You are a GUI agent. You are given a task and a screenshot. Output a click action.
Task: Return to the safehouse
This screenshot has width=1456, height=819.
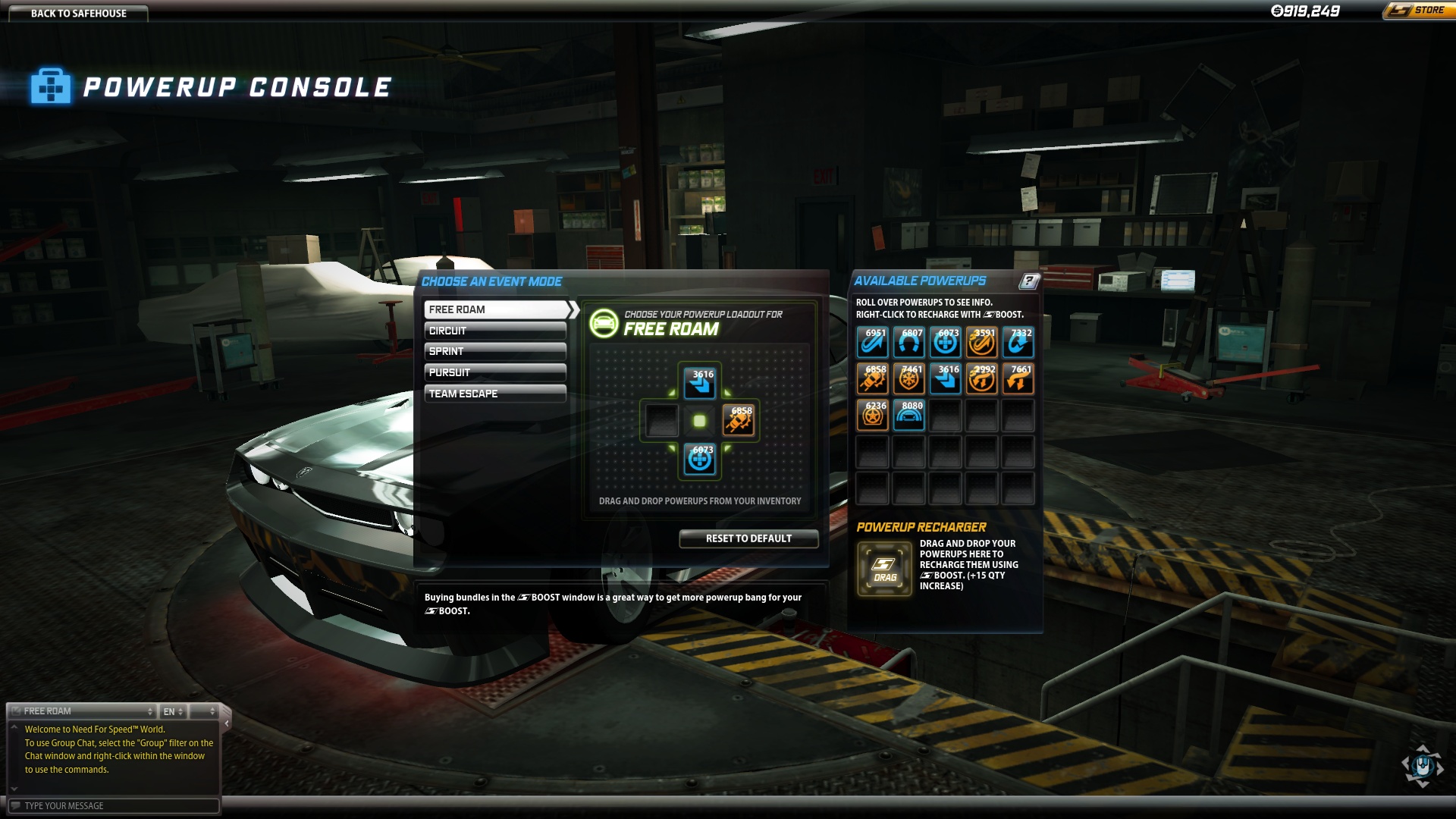point(78,13)
